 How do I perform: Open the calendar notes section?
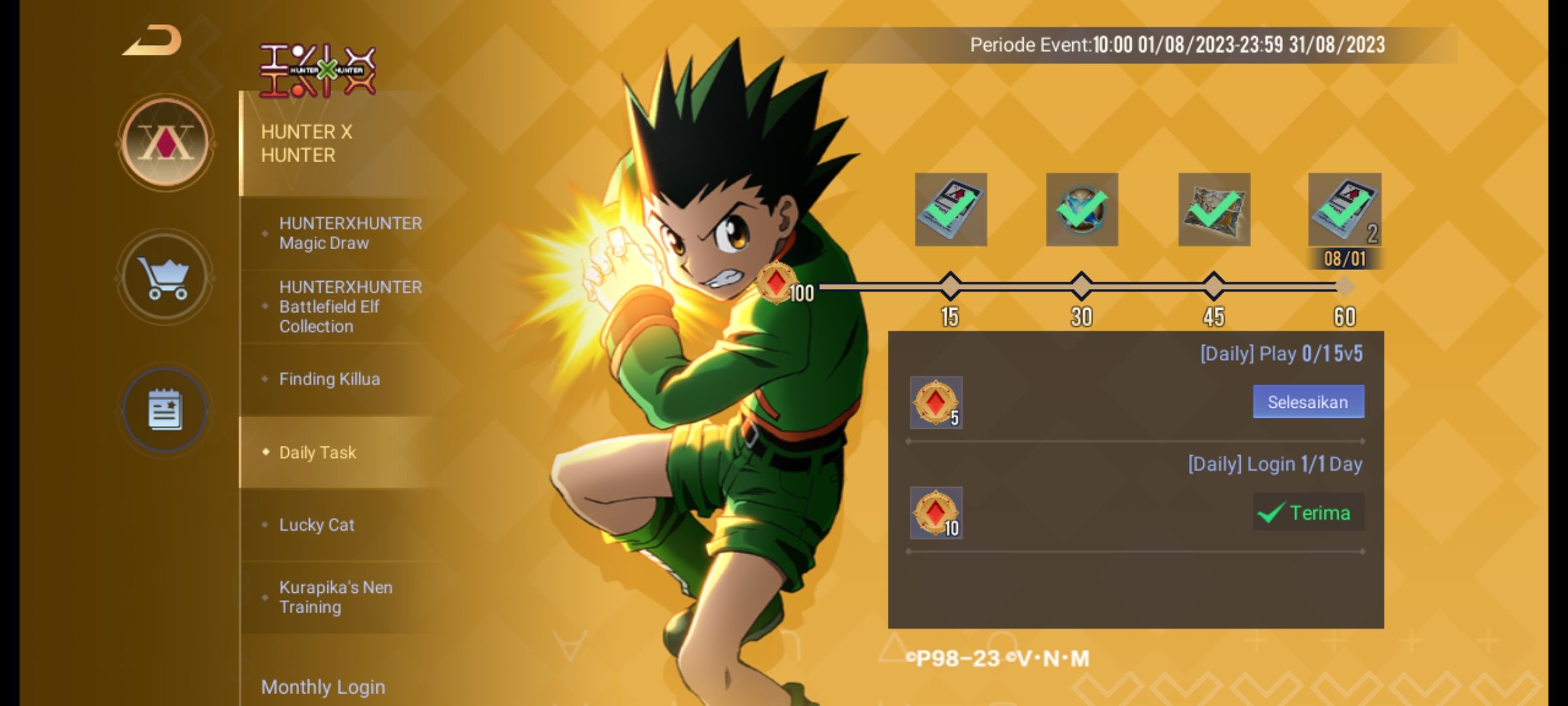pos(165,410)
